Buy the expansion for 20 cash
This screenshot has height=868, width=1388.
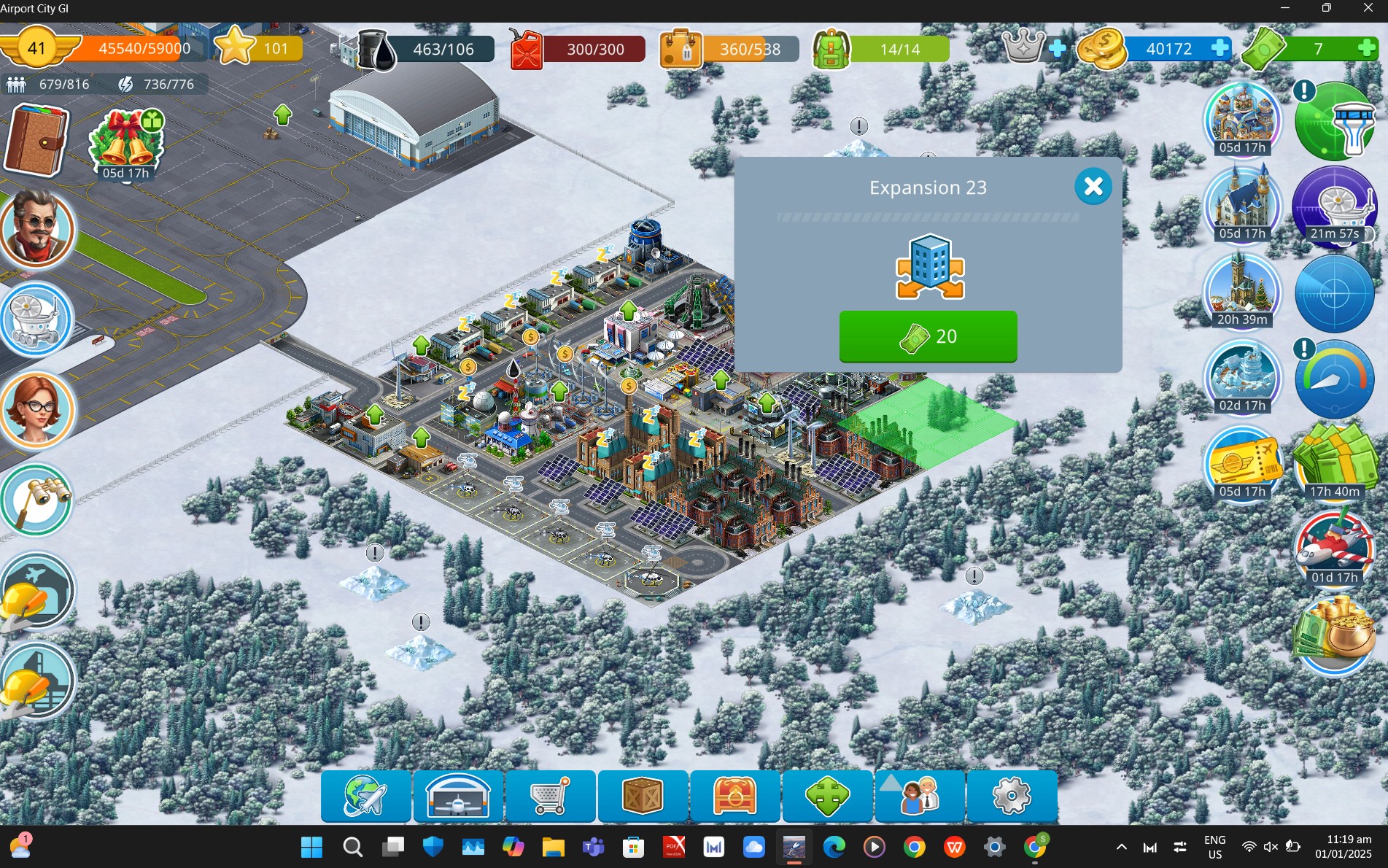tap(928, 336)
